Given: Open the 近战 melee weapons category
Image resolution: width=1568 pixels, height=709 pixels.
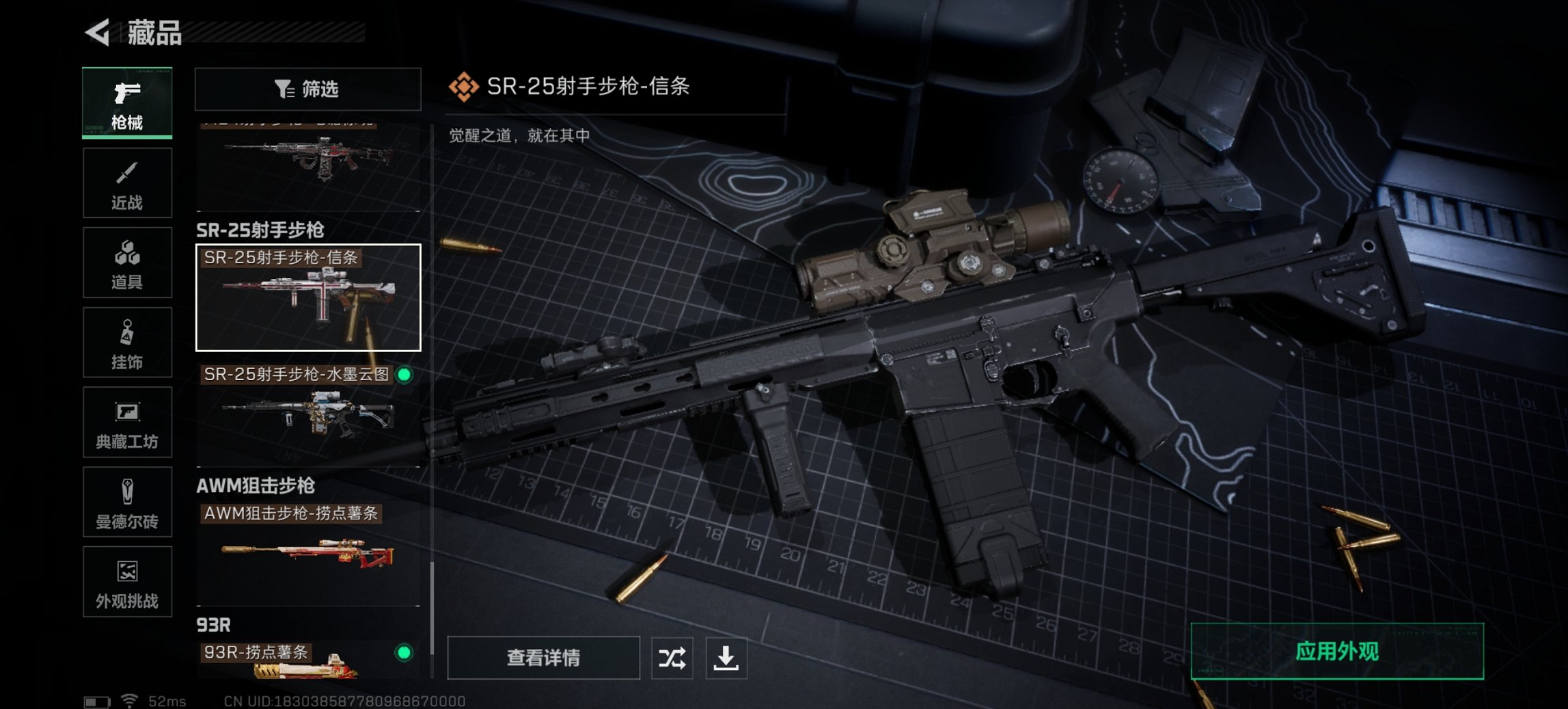Looking at the screenshot, I should (x=127, y=183).
